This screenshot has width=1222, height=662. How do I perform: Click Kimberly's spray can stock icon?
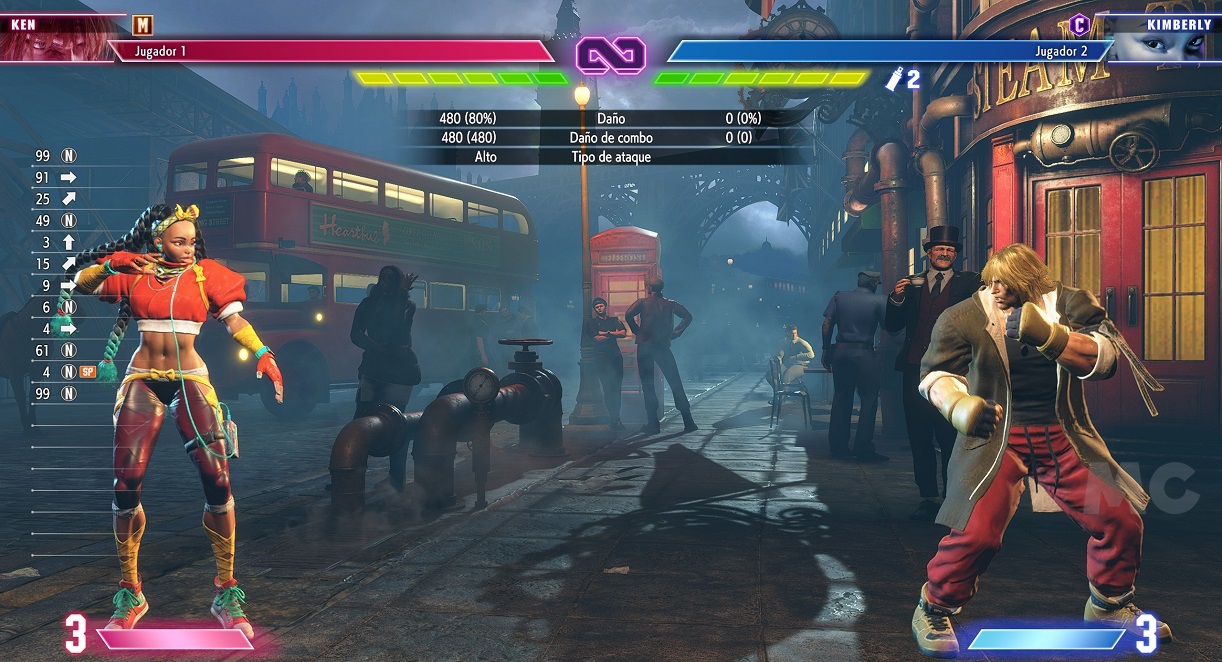pyautogui.click(x=894, y=80)
